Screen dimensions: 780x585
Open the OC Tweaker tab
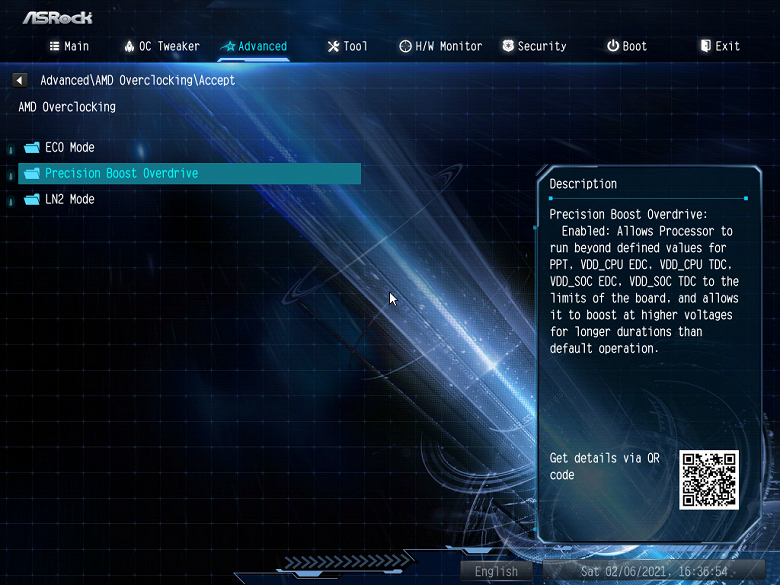coord(162,46)
